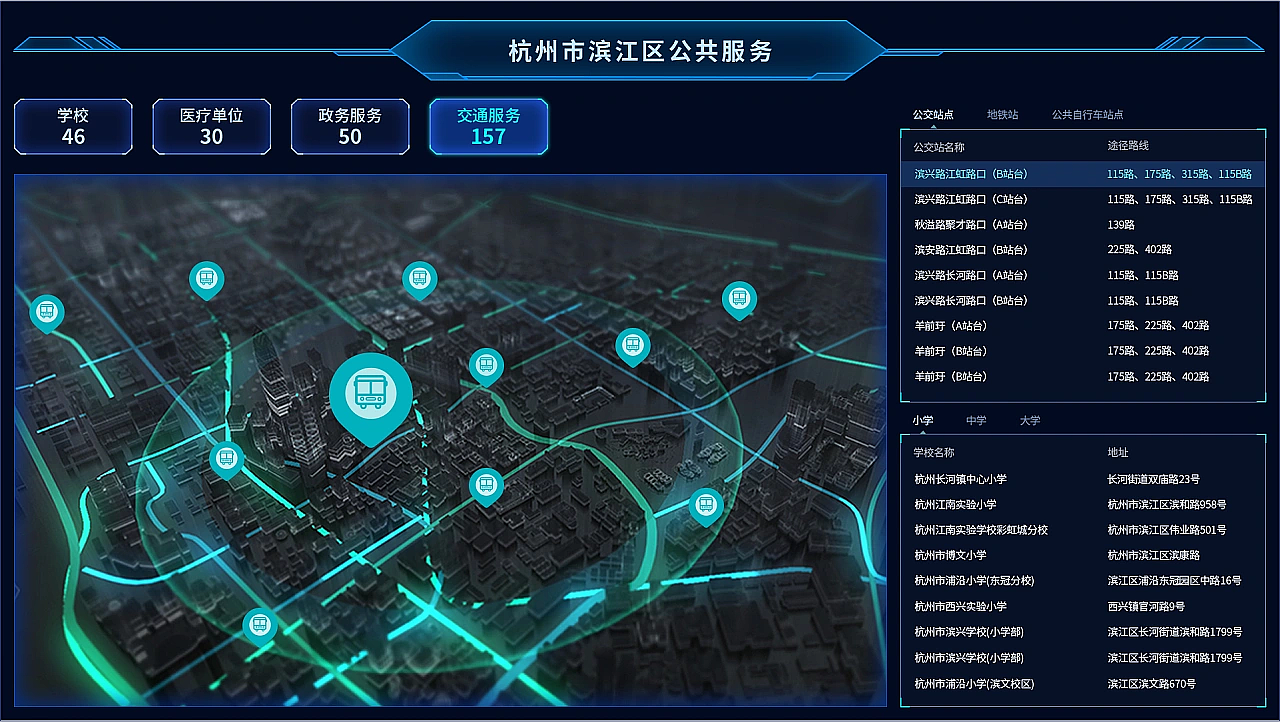Select the bus stop pin on the mid-left map area
The image size is (1280, 722).
tap(227, 459)
